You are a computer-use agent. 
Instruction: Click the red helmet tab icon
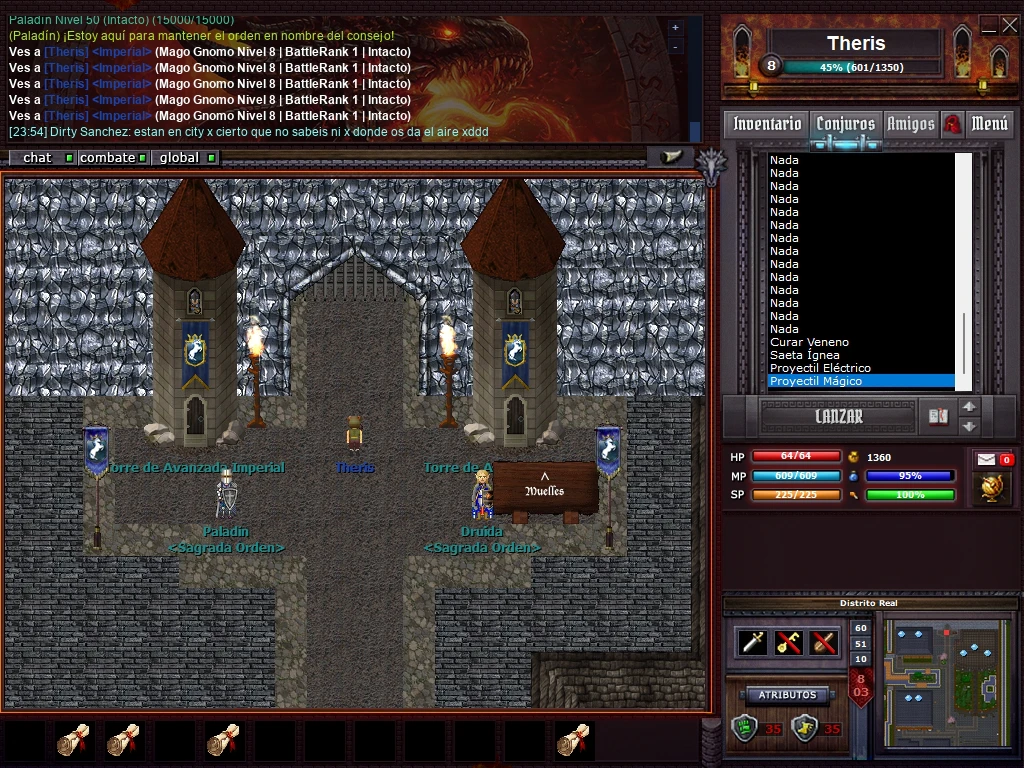[952, 124]
